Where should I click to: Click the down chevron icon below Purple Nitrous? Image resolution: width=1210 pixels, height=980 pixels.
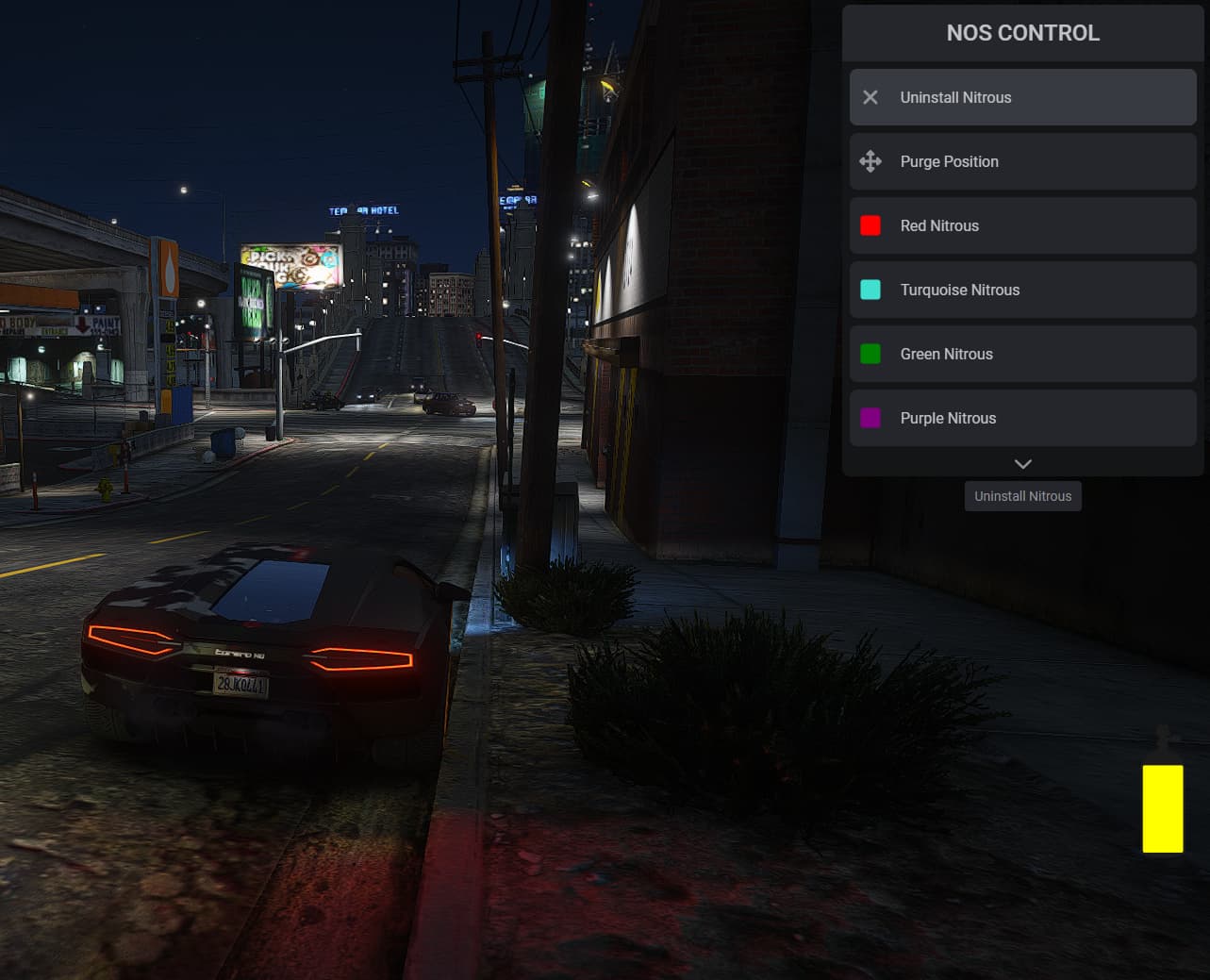(1022, 463)
